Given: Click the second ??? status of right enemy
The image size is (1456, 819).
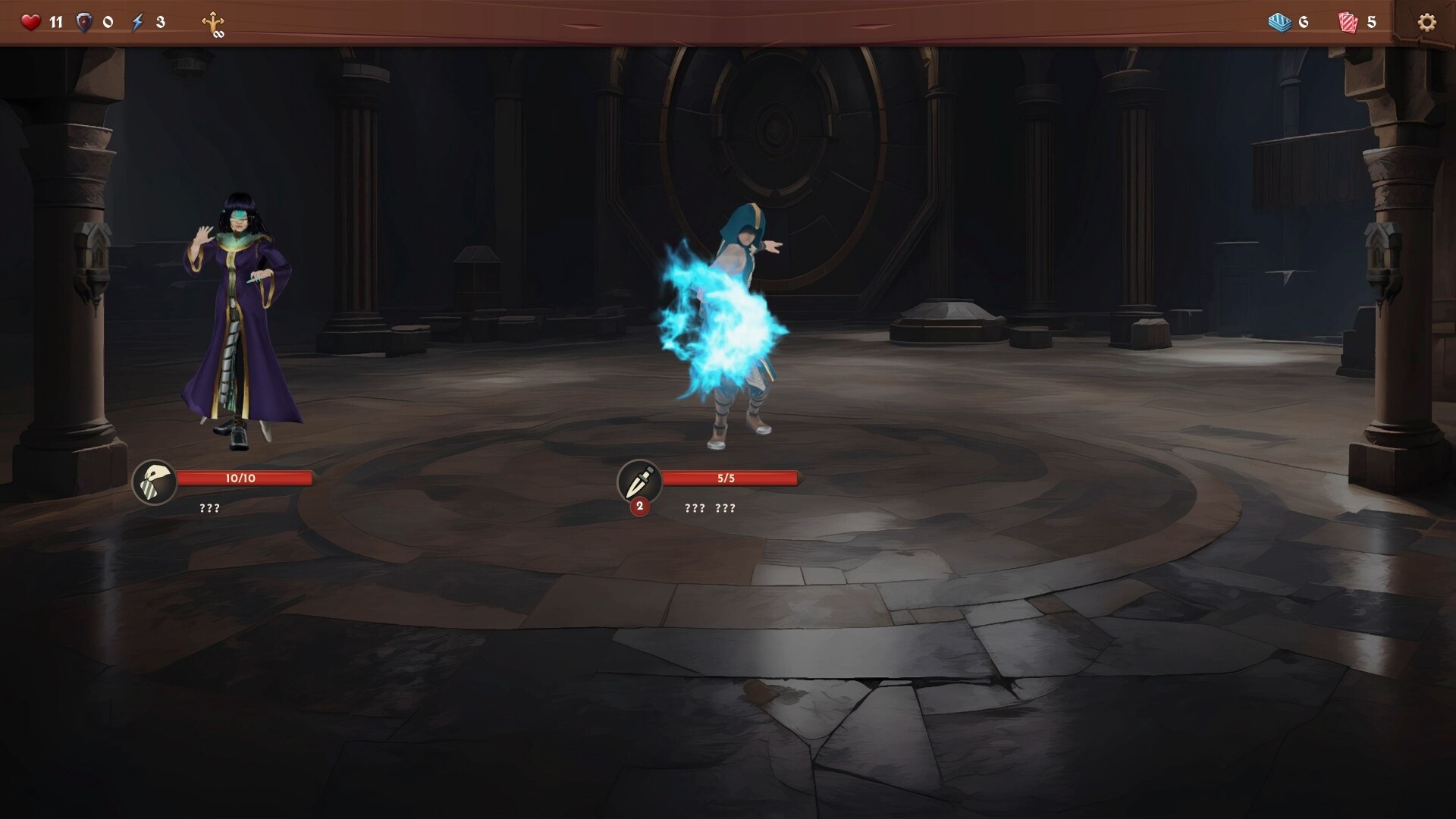Looking at the screenshot, I should (725, 508).
